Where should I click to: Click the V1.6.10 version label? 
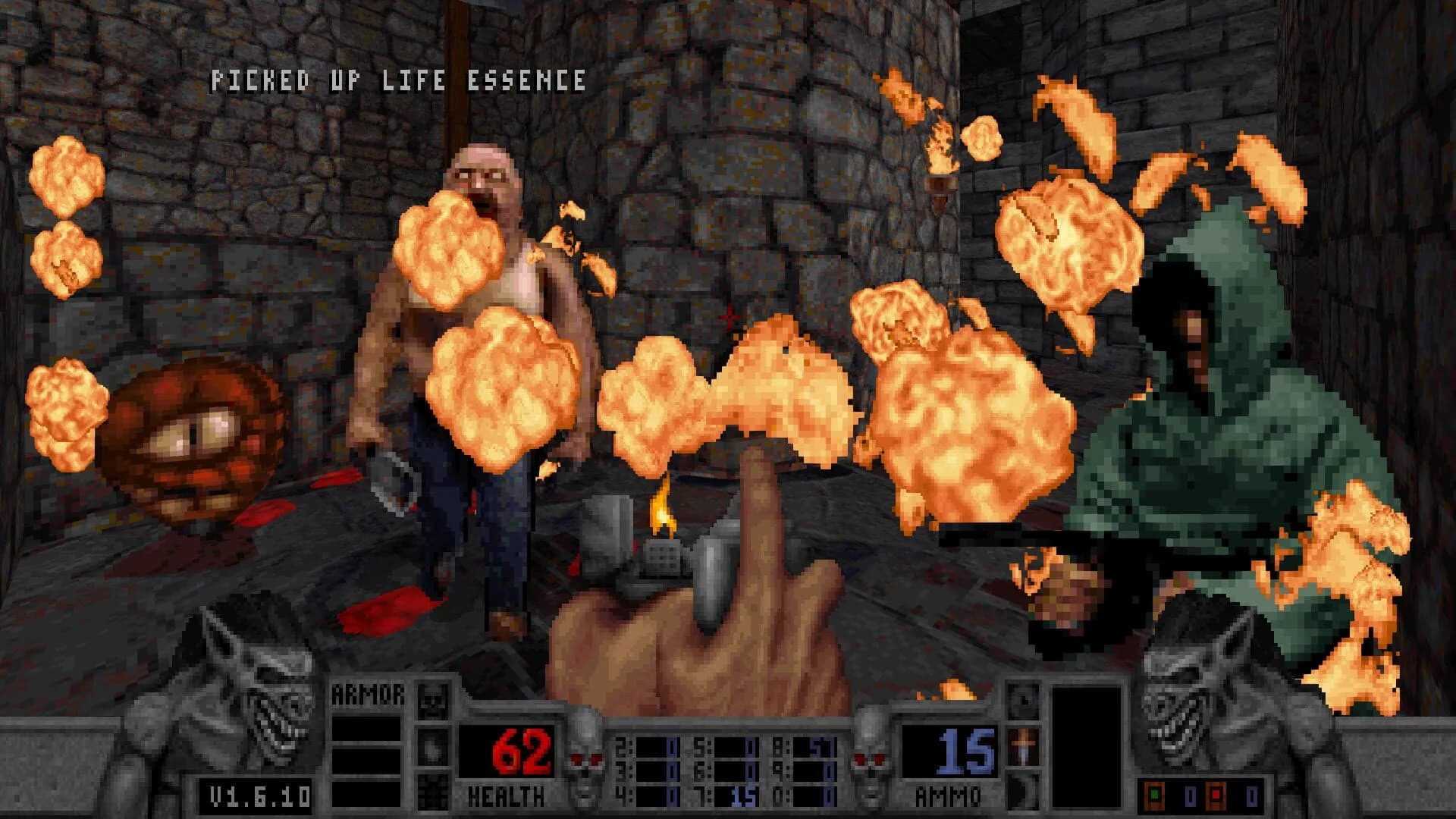coord(258,795)
